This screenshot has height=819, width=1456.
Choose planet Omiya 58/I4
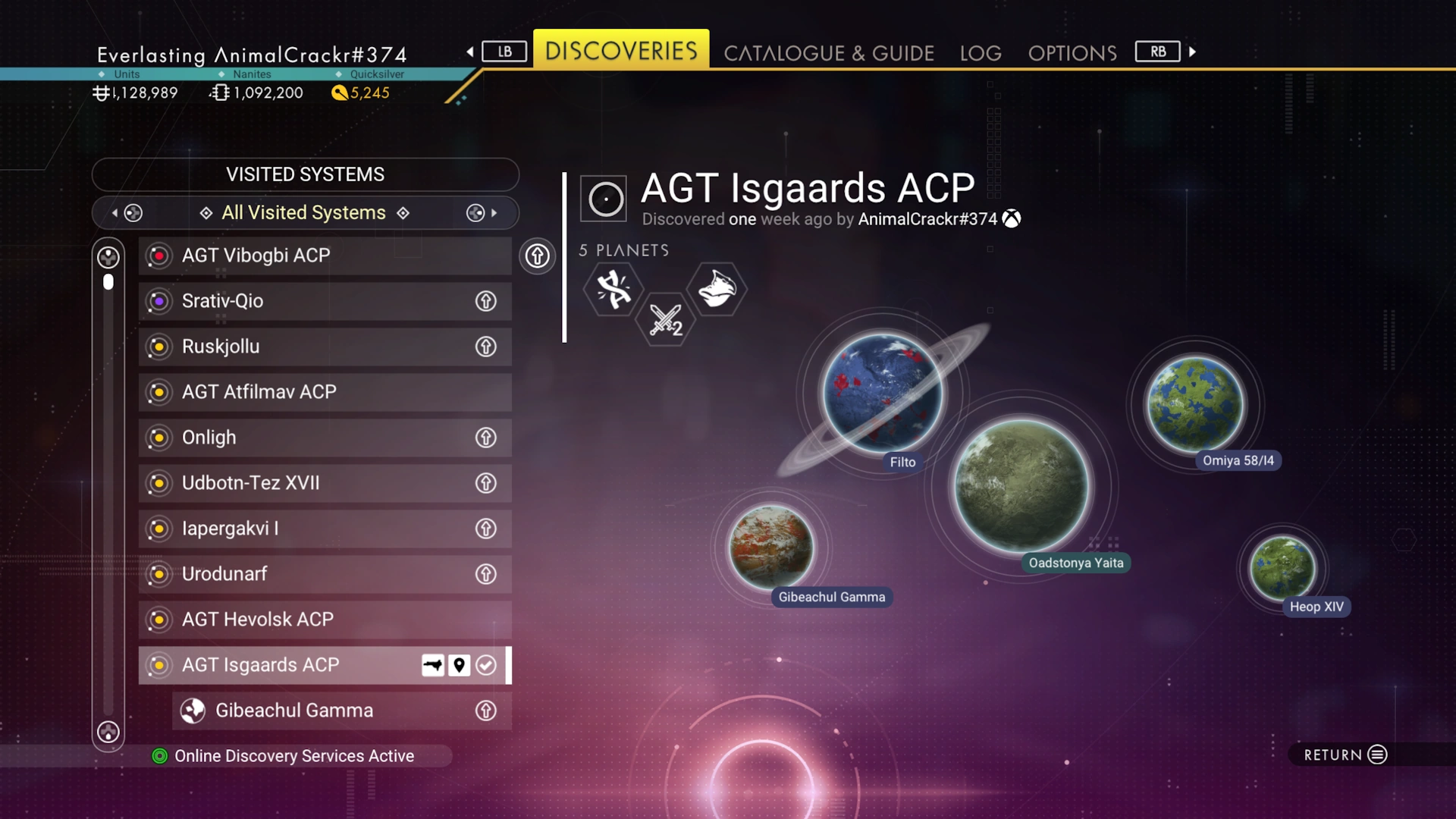coord(1194,404)
